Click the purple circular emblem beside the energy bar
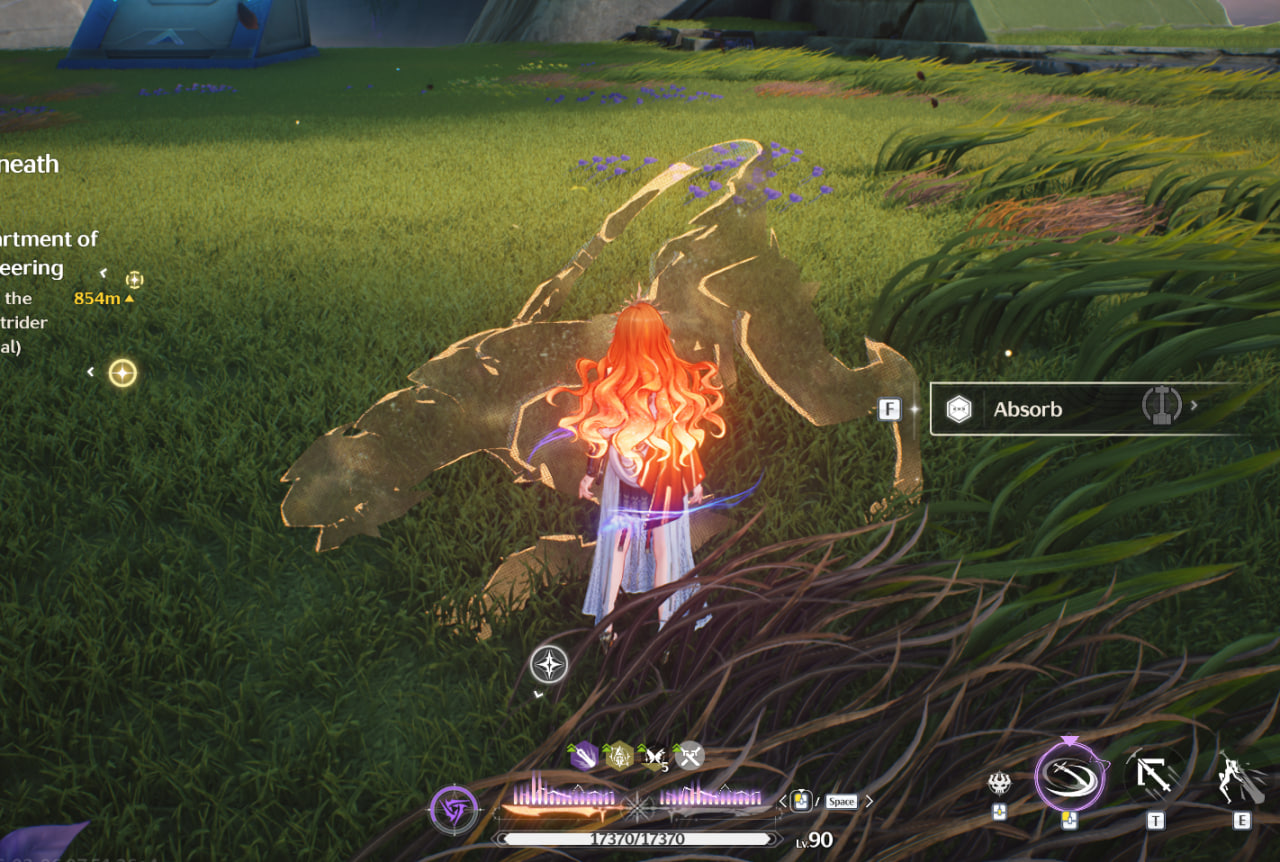1280x862 pixels. (x=453, y=809)
